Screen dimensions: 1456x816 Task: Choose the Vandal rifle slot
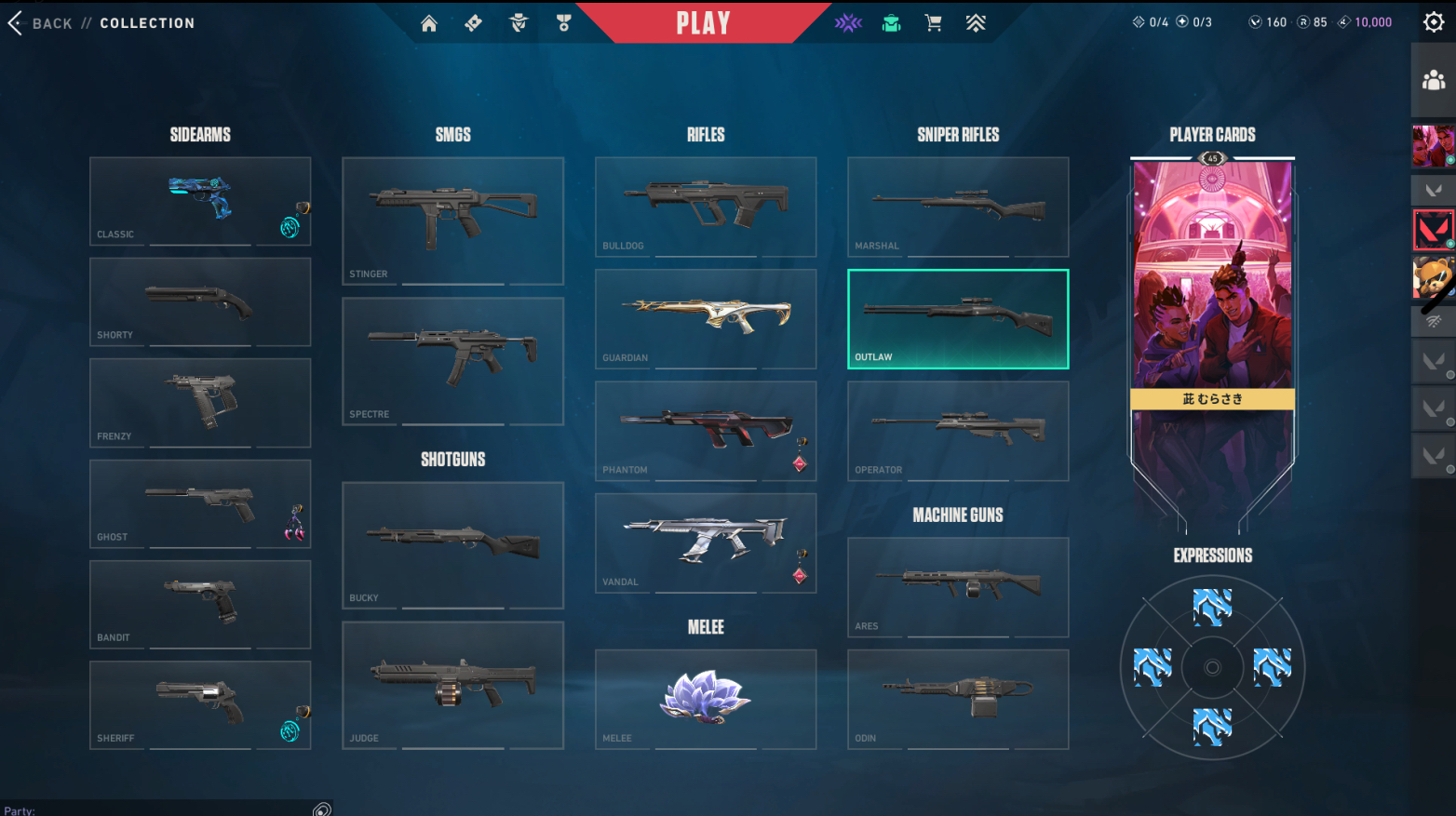coord(706,542)
